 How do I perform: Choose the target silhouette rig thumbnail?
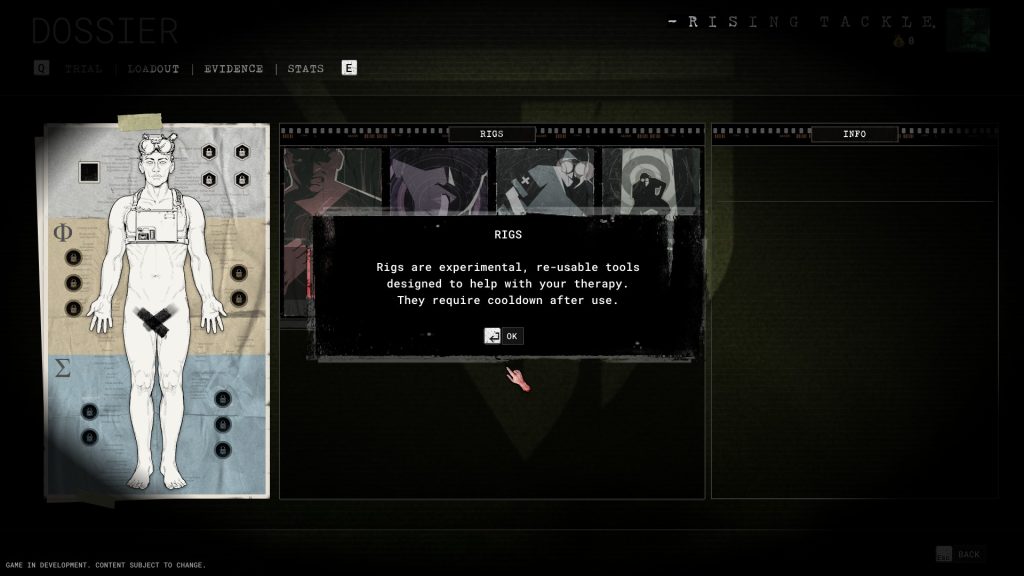[651, 180]
